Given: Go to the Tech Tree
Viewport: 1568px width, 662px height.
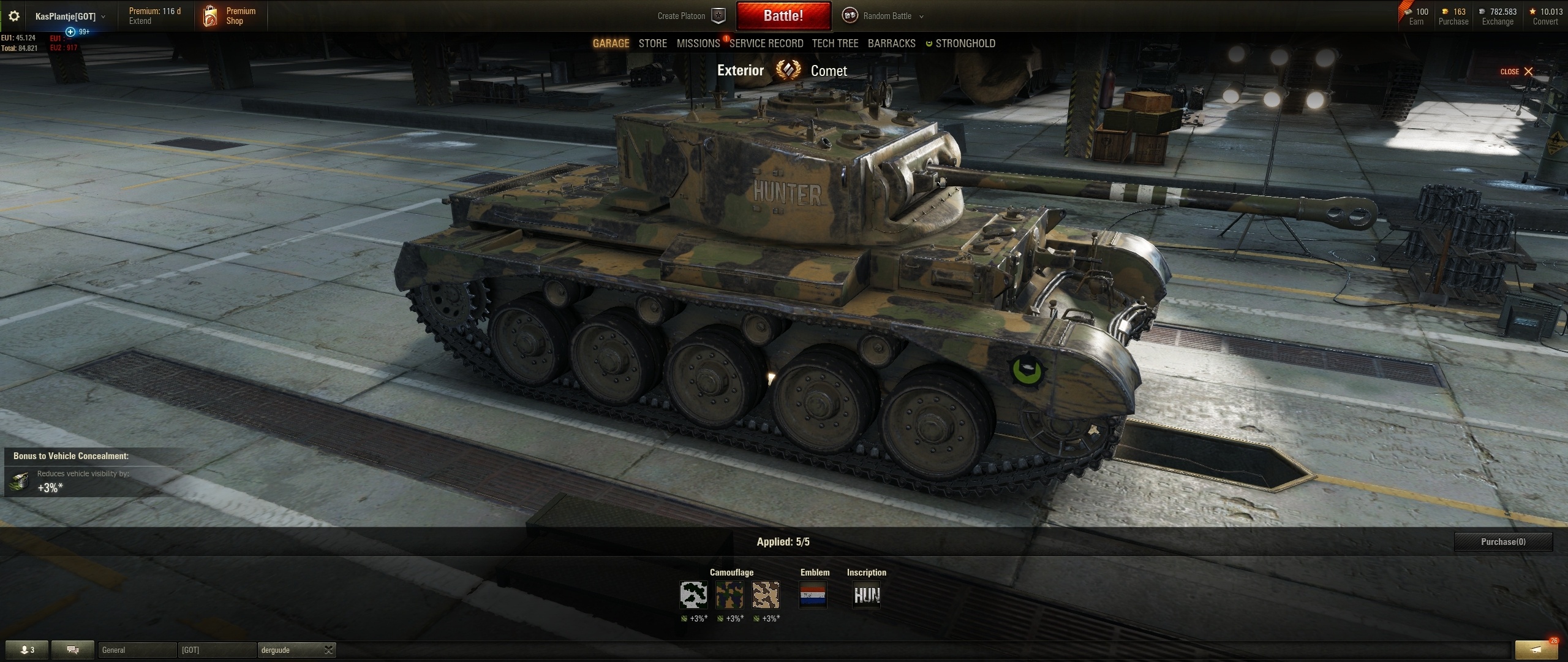Looking at the screenshot, I should (835, 44).
